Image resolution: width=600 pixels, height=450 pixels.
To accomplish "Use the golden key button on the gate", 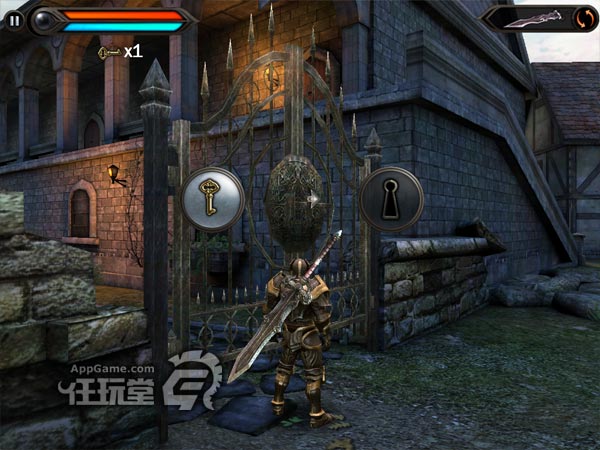I will click(212, 199).
